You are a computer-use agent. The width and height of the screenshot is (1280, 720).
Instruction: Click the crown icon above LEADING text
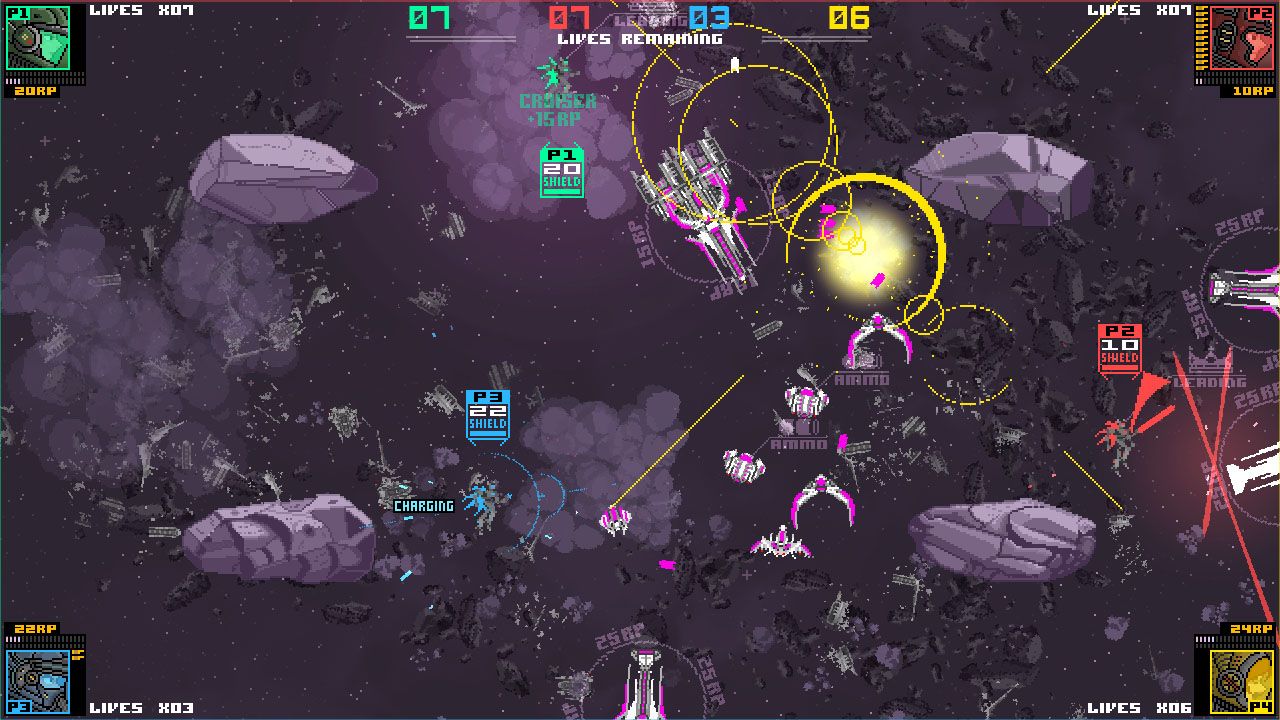[x=1210, y=362]
